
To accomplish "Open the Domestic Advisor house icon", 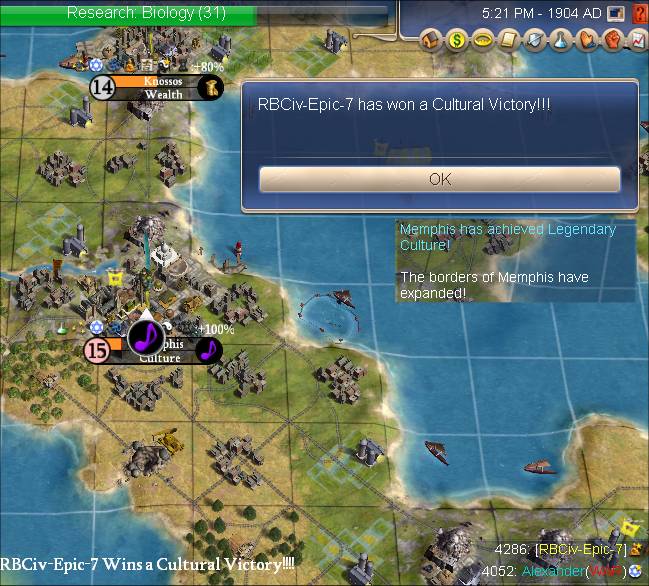I will pyautogui.click(x=433, y=40).
